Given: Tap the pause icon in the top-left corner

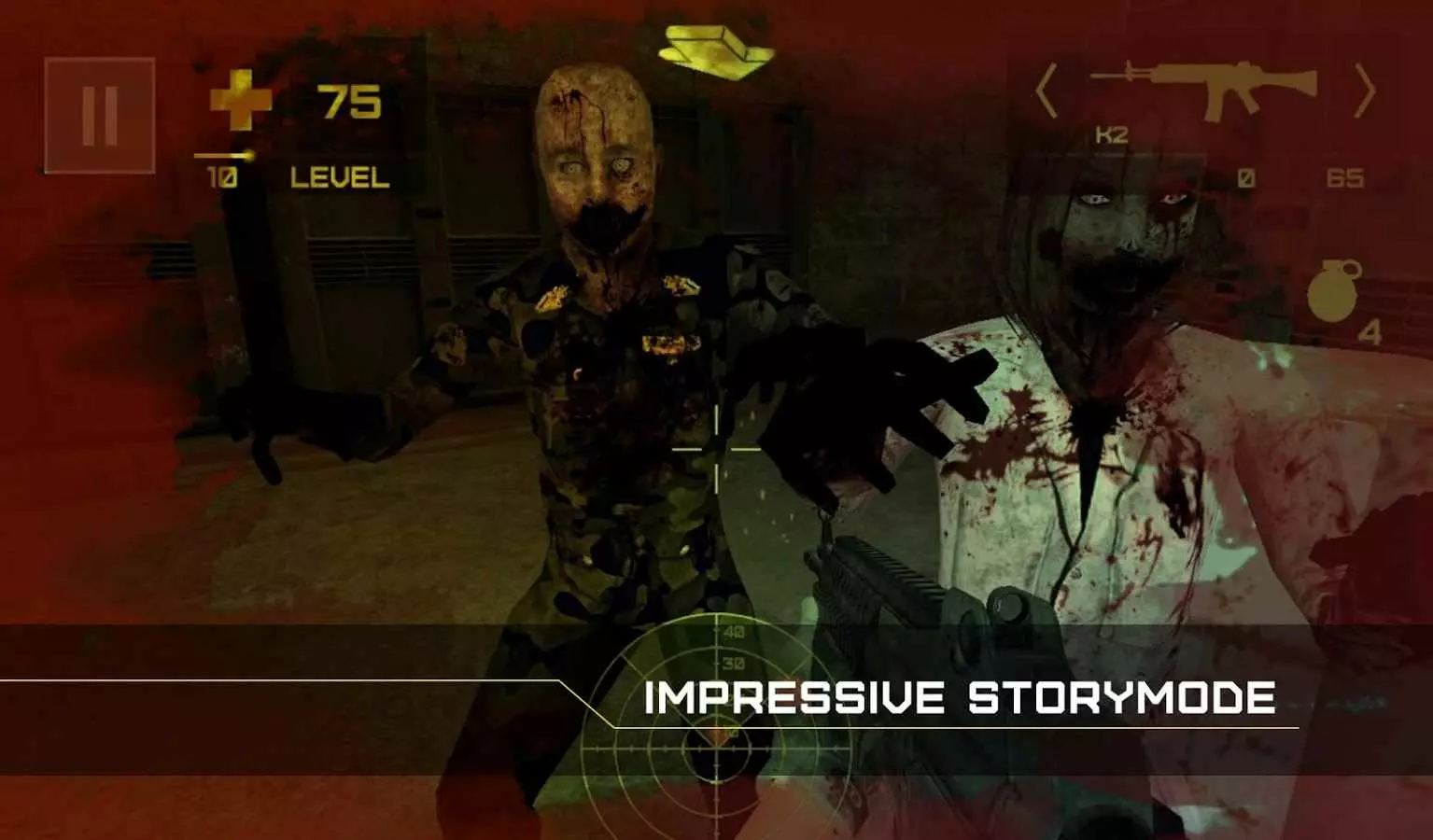Looking at the screenshot, I should coord(97,114).
